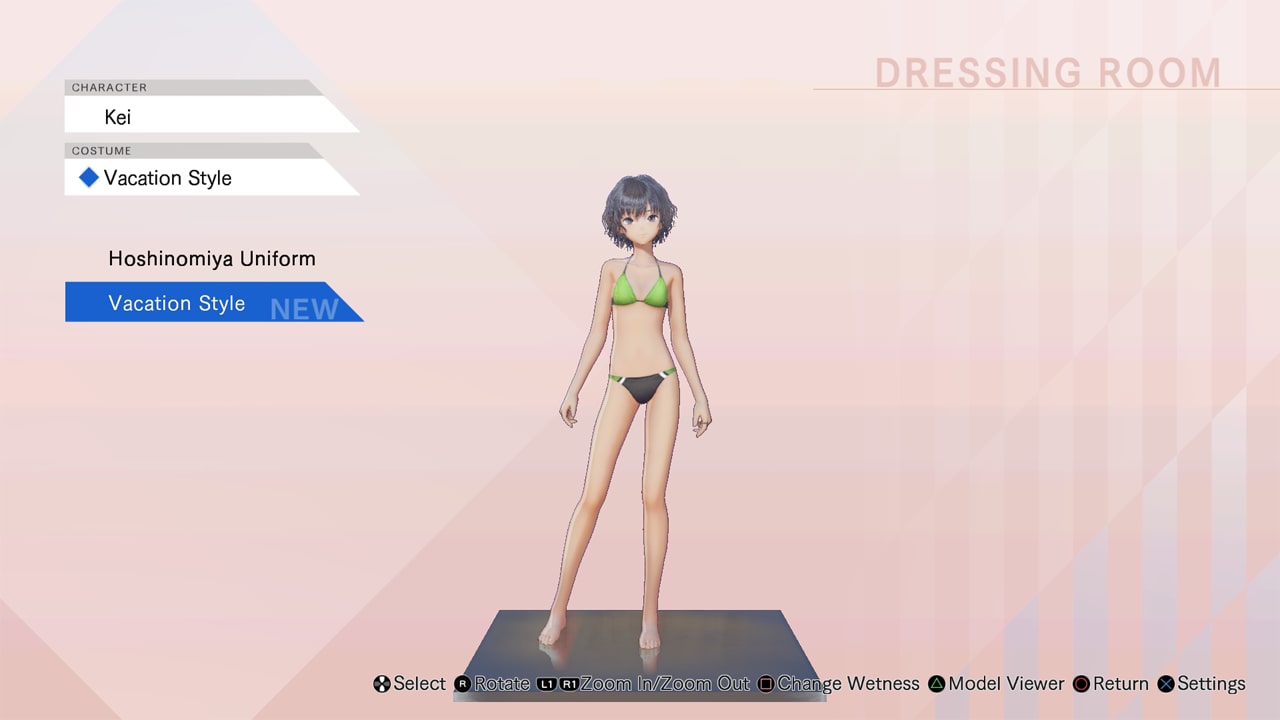This screenshot has width=1280, height=720.
Task: Click the Character section label
Action: coord(108,87)
